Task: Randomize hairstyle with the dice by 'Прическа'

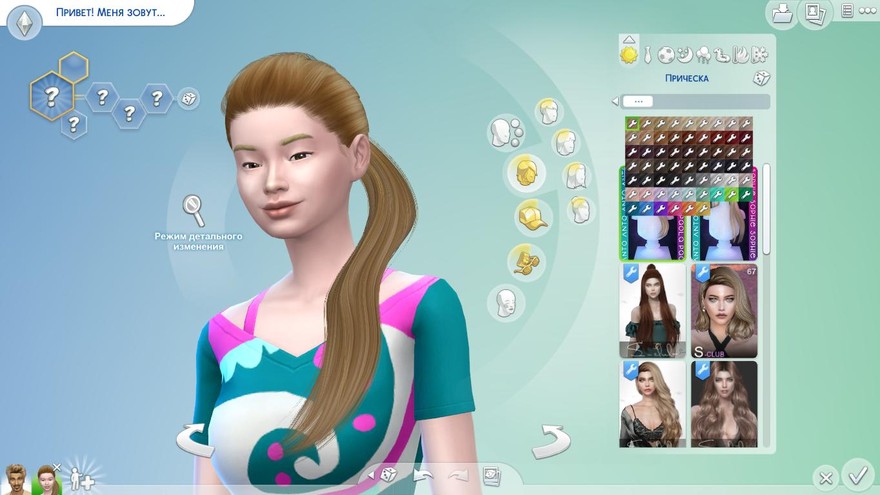Action: 760,78
